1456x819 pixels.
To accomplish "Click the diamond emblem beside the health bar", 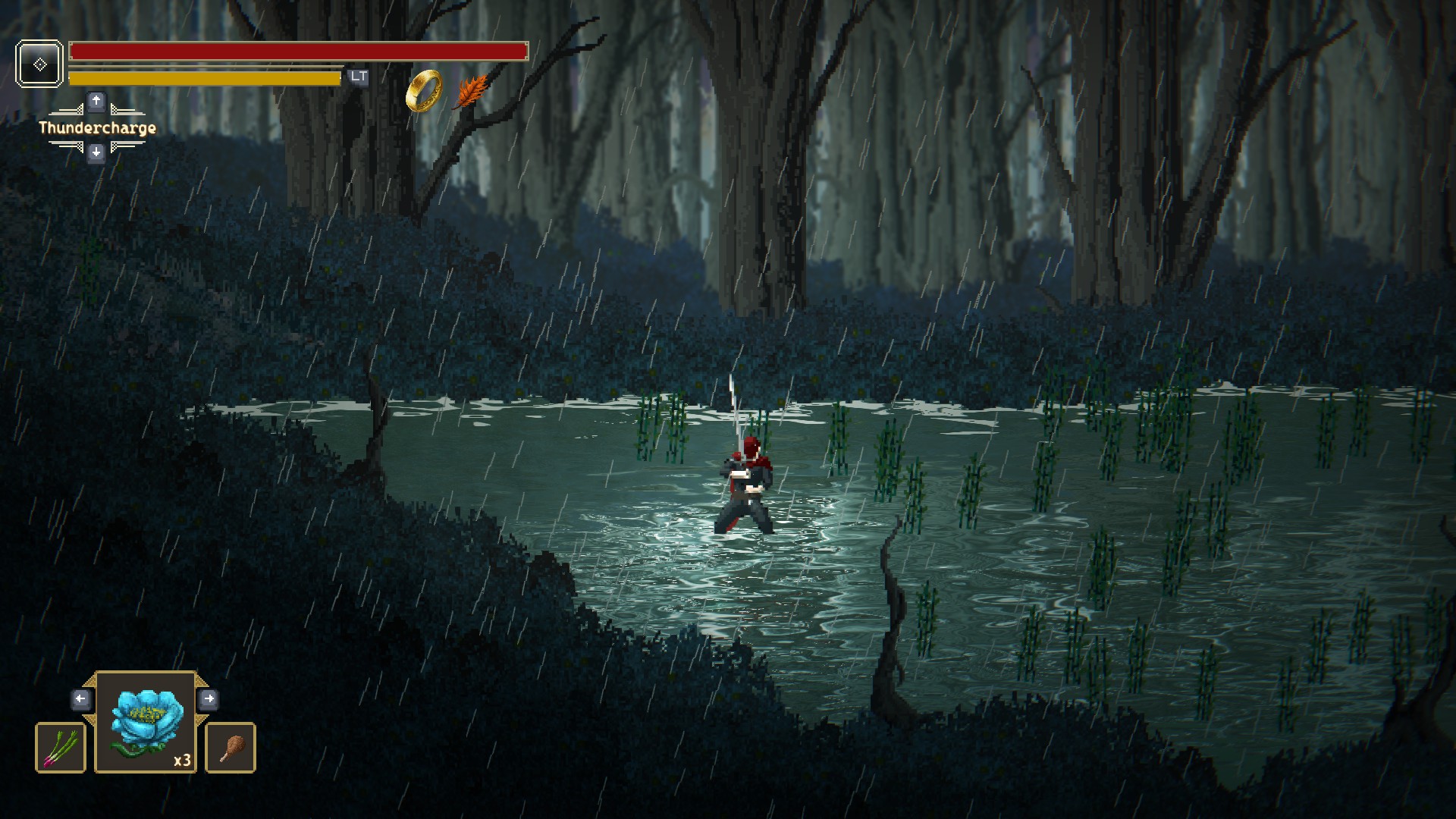I will [39, 64].
